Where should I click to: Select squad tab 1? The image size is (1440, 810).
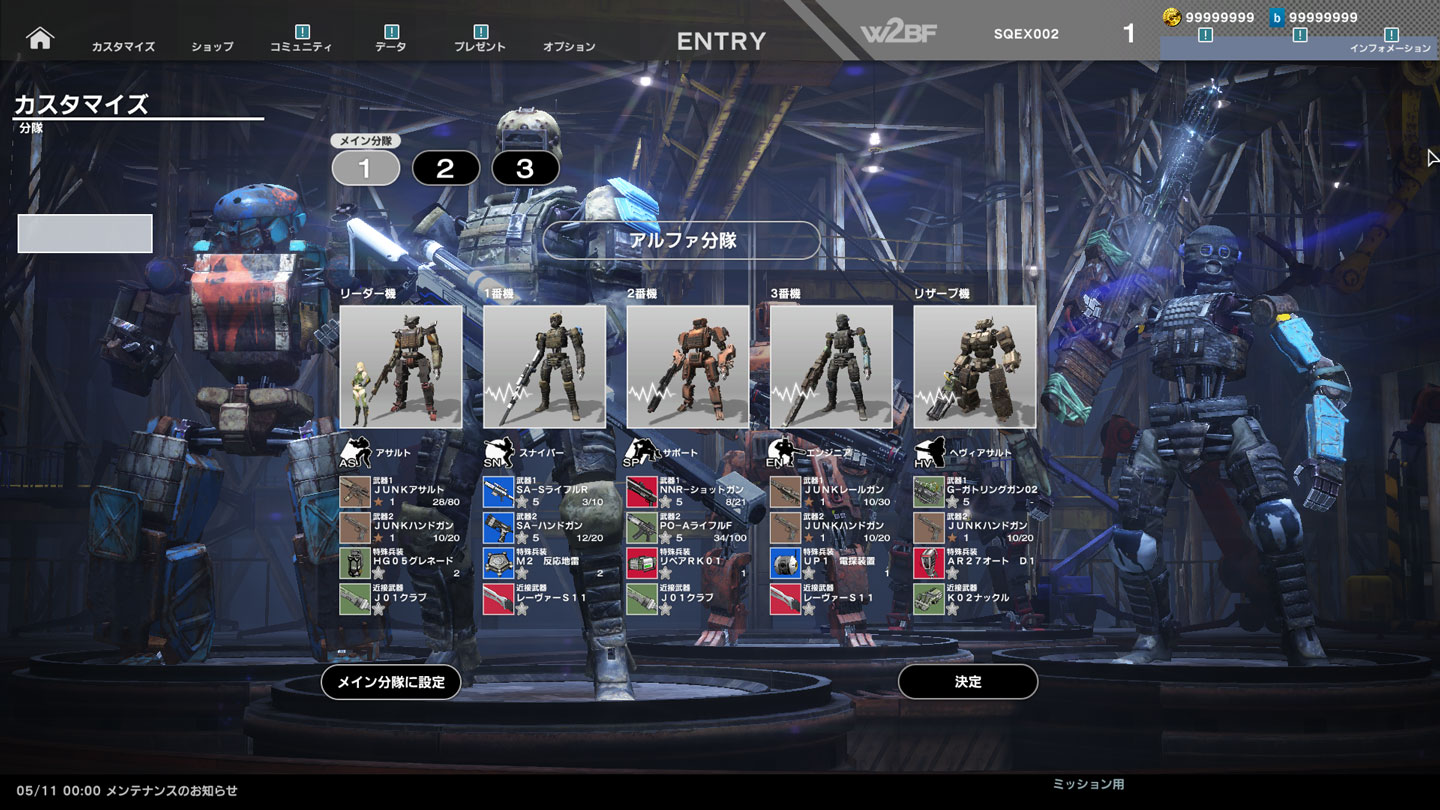pyautogui.click(x=365, y=168)
